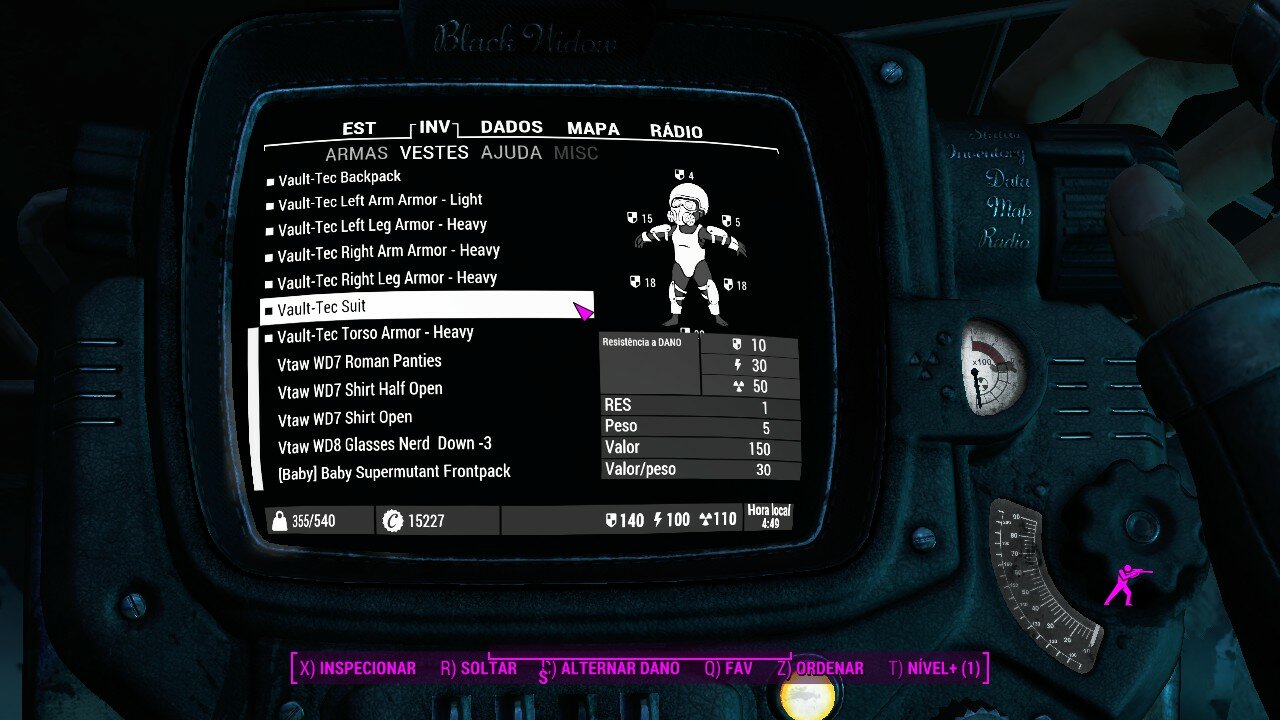Screen dimensions: 1280x720
Task: Pick Vault-Tec Right Arm Armor - Heavy
Action: 388,253
